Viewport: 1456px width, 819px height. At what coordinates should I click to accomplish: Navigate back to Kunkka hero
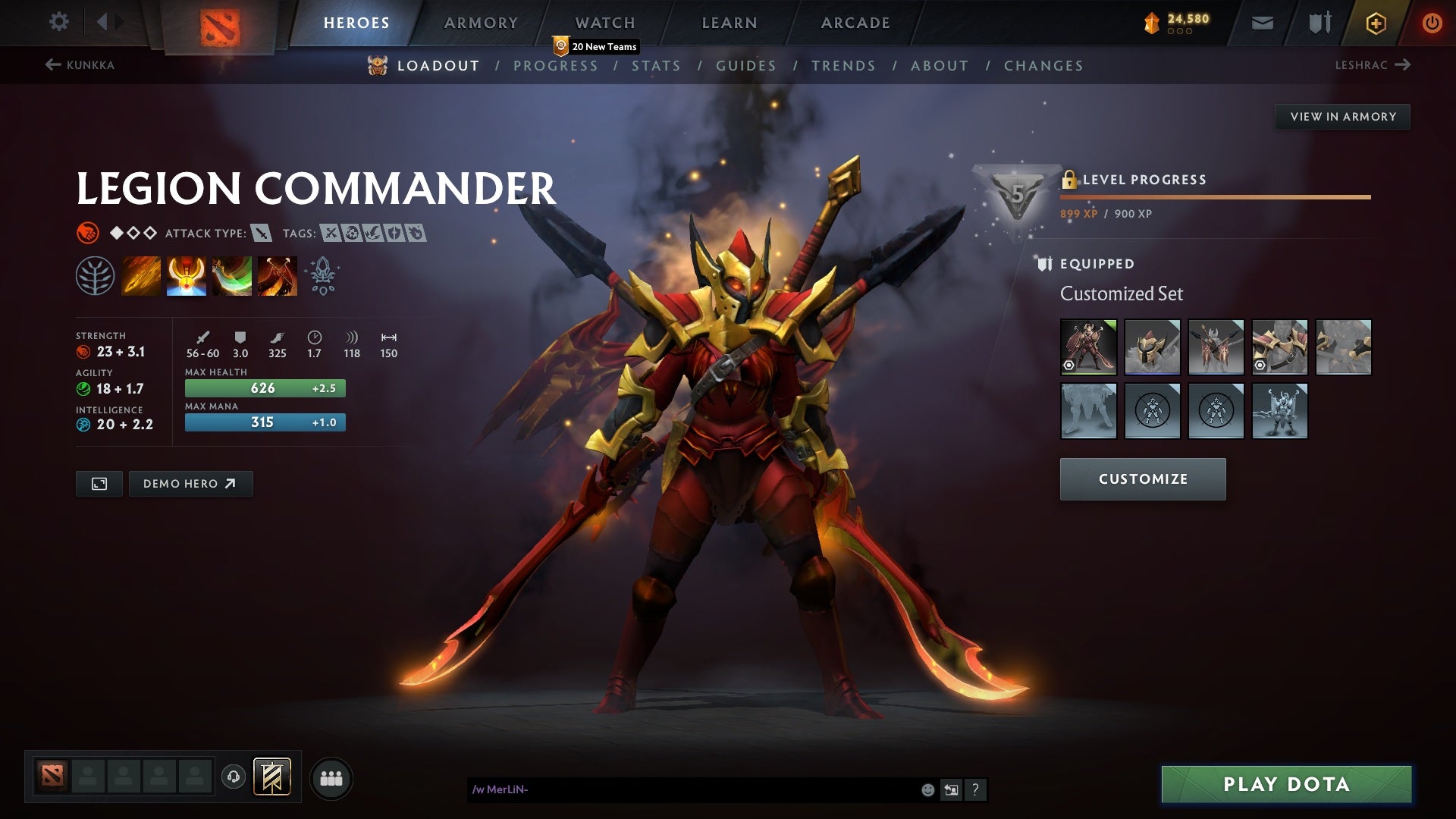point(80,65)
